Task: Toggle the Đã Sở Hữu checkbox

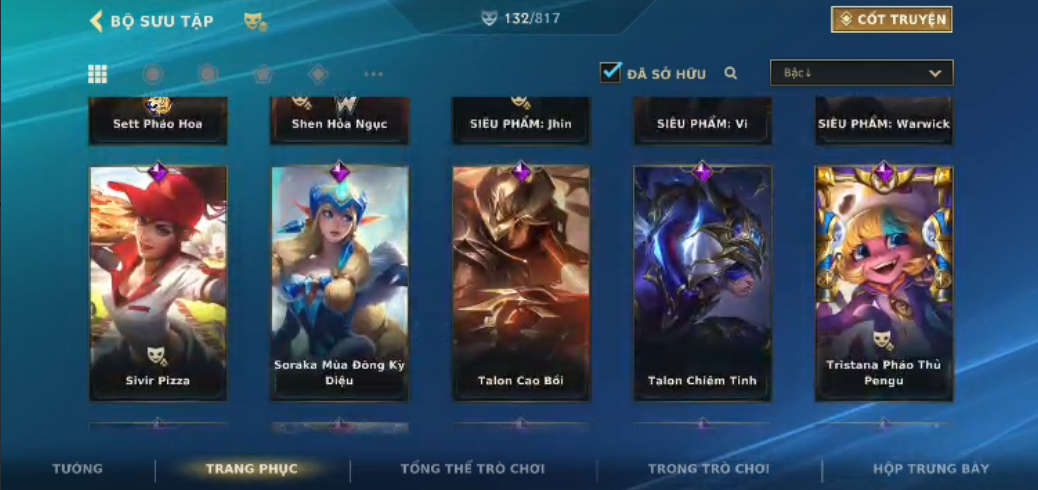Action: pos(610,72)
